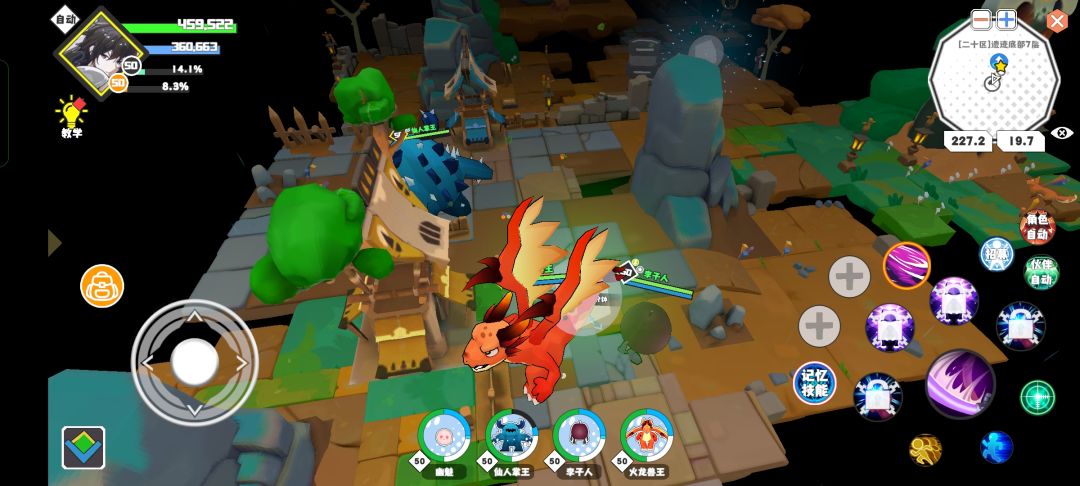Select the 幽魅 companion portrait

(443, 435)
